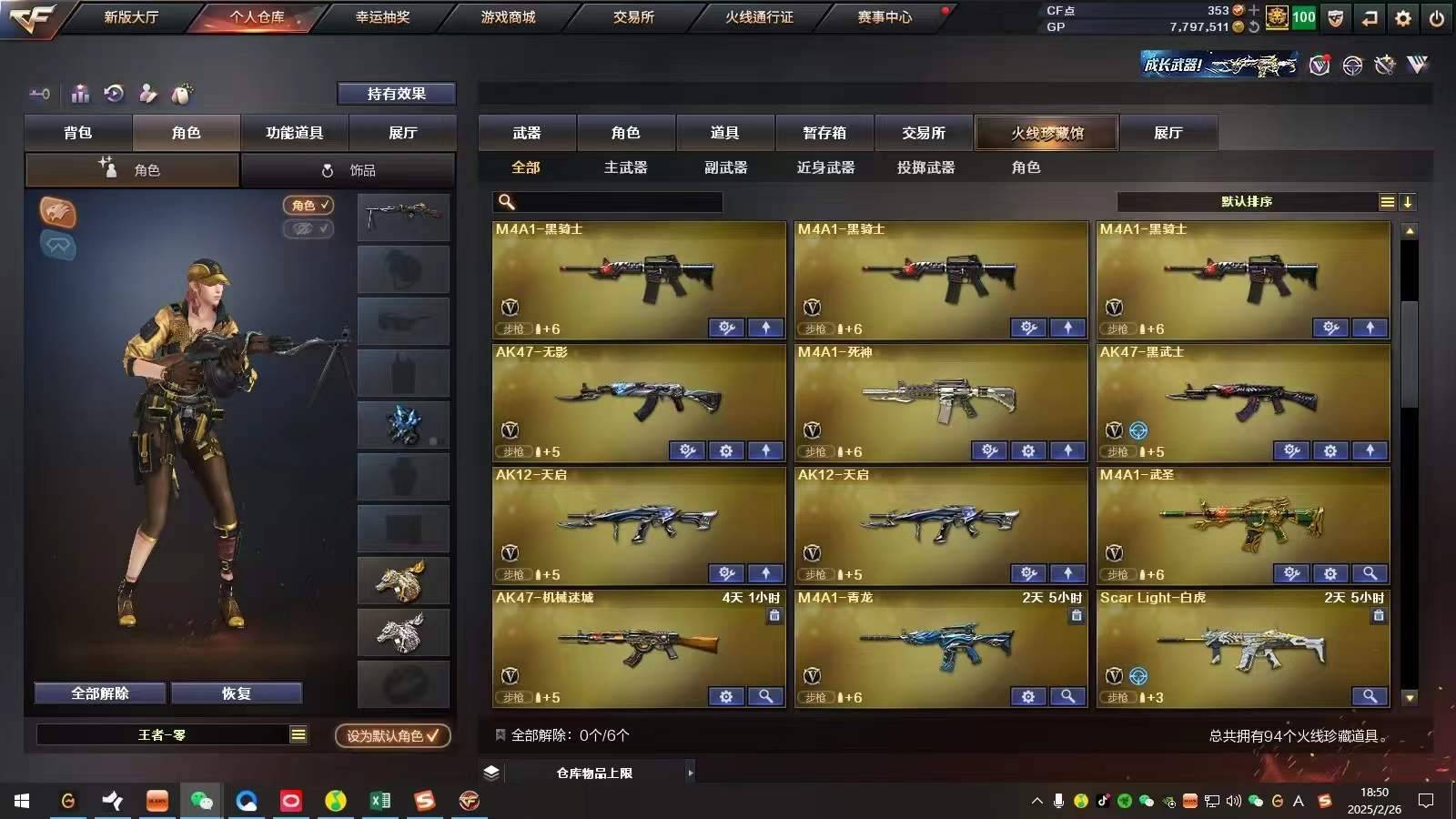Click the exit power icon at top right
The image size is (1456, 819).
coord(1435,17)
